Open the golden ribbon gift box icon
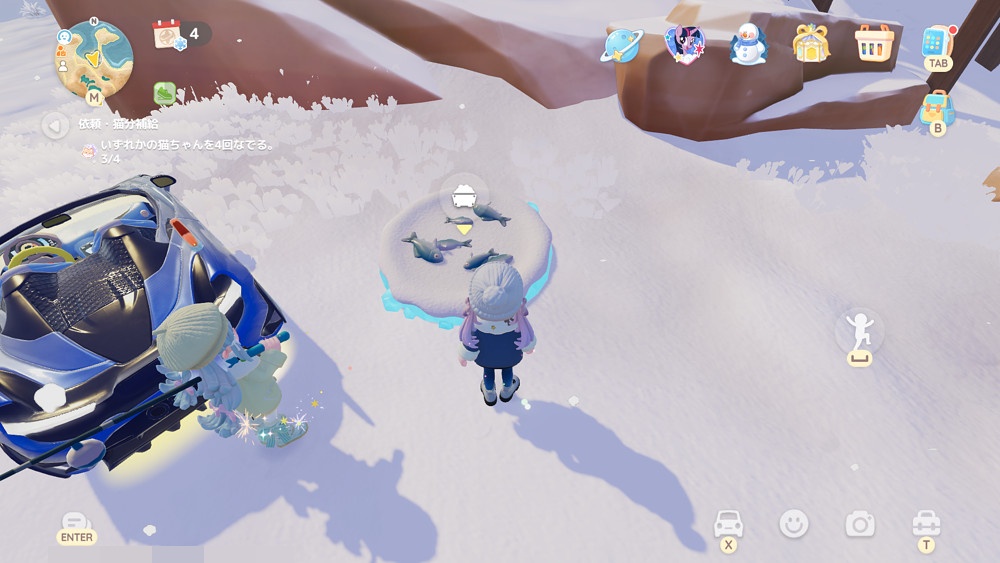This screenshot has height=563, width=1000. (811, 43)
